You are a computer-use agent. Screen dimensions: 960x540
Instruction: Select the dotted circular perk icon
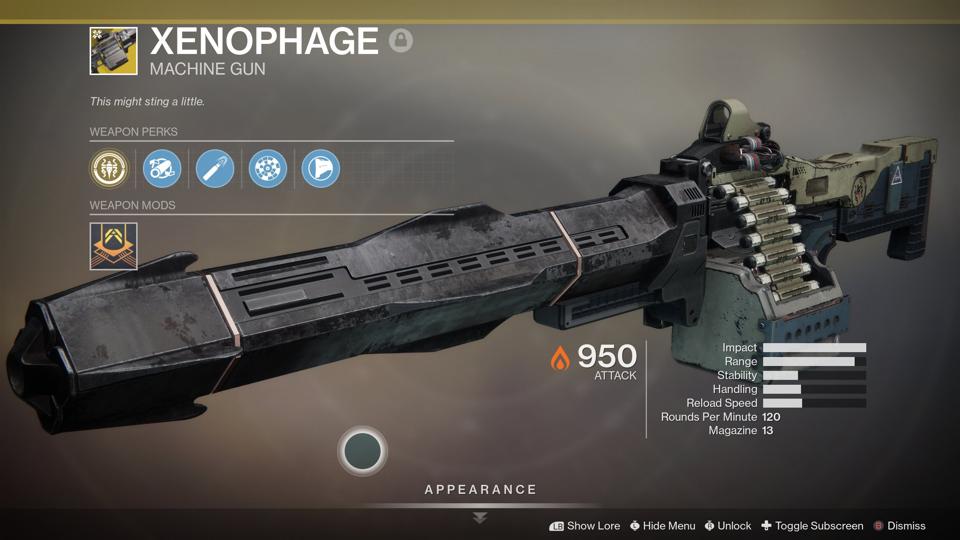click(268, 169)
